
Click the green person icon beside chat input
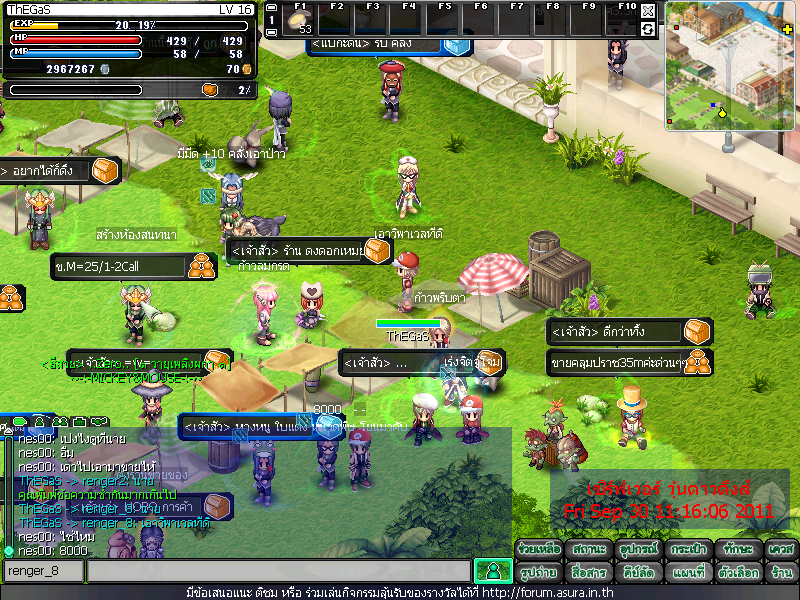coord(492,571)
